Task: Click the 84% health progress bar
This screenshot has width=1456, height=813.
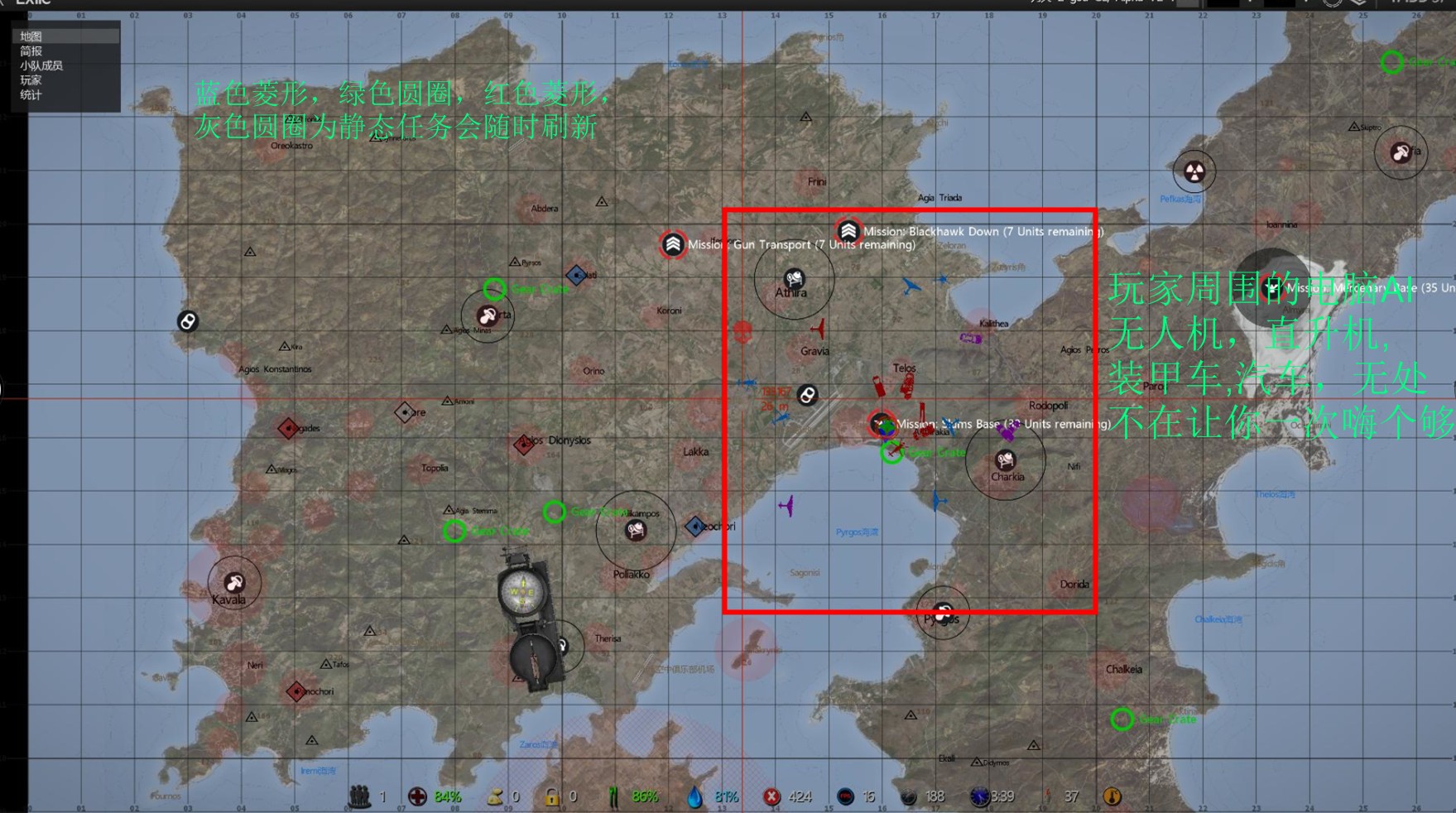Action: click(x=447, y=796)
